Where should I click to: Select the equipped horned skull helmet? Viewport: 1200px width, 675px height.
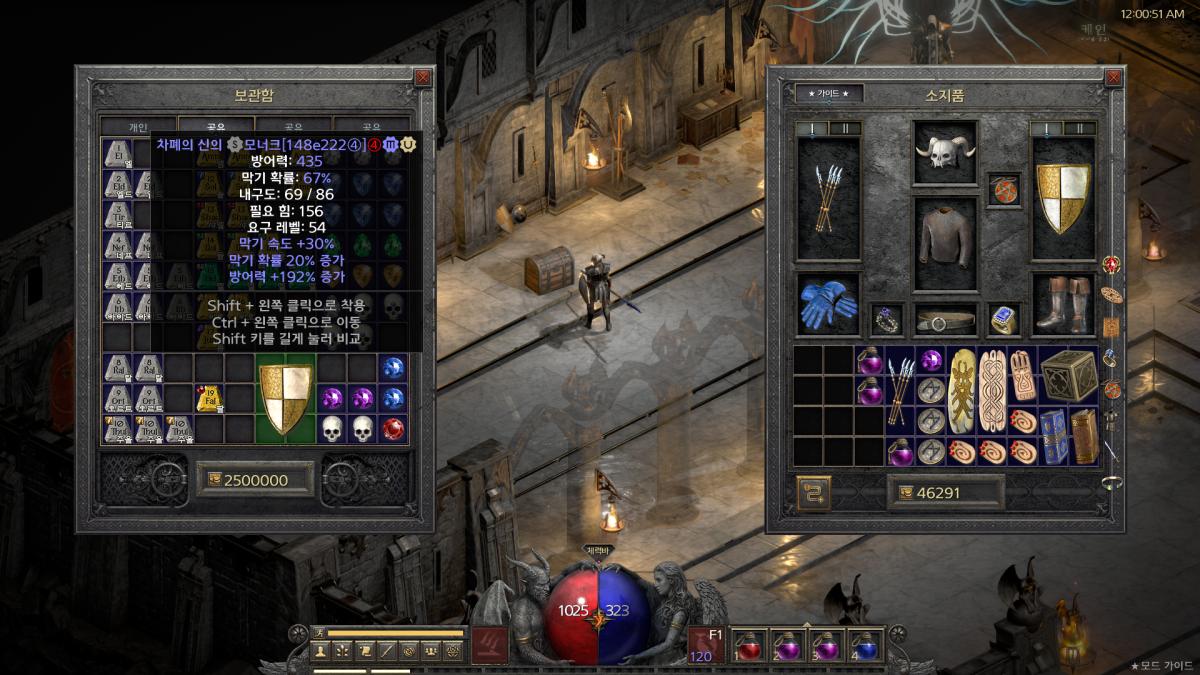click(x=945, y=155)
